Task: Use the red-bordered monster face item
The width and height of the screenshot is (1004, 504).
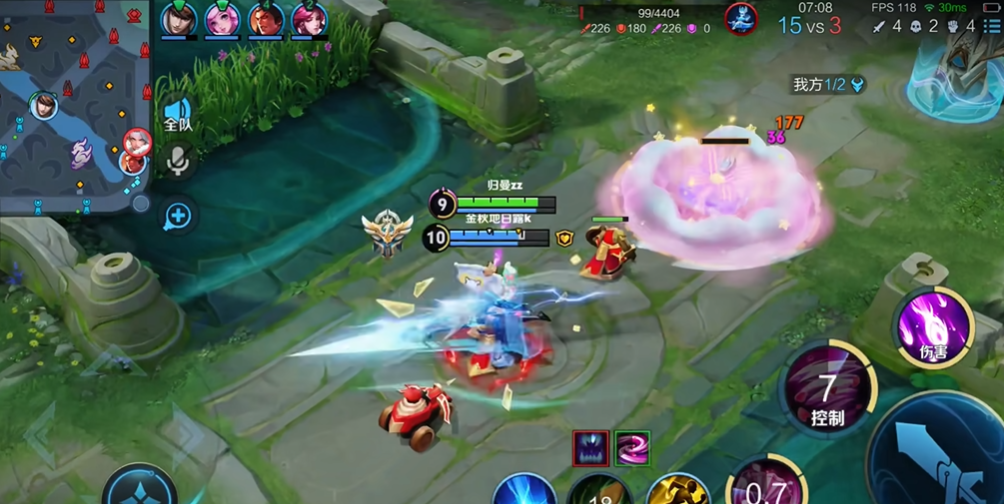Action: [x=591, y=449]
